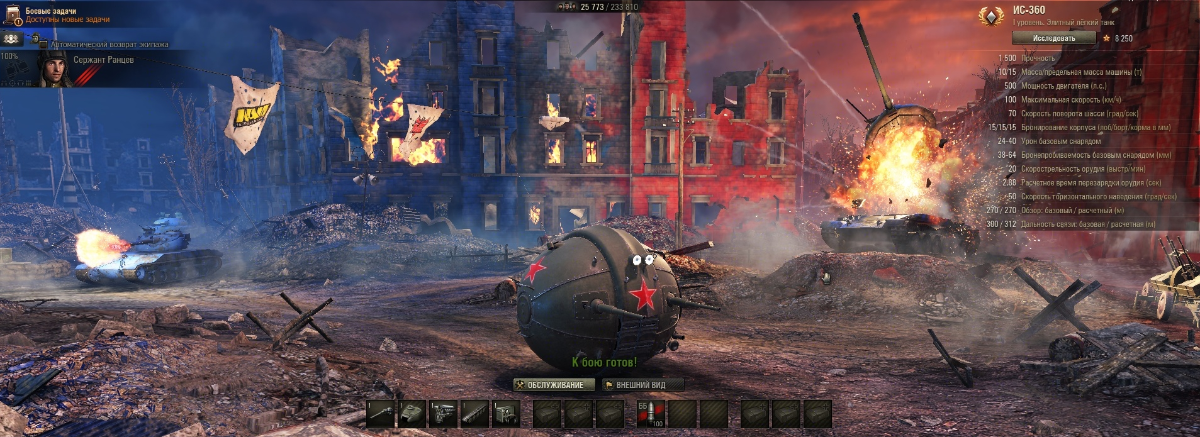This screenshot has width=1200, height=437.
Task: Choose the ББ shell ammo slot
Action: coord(651,414)
